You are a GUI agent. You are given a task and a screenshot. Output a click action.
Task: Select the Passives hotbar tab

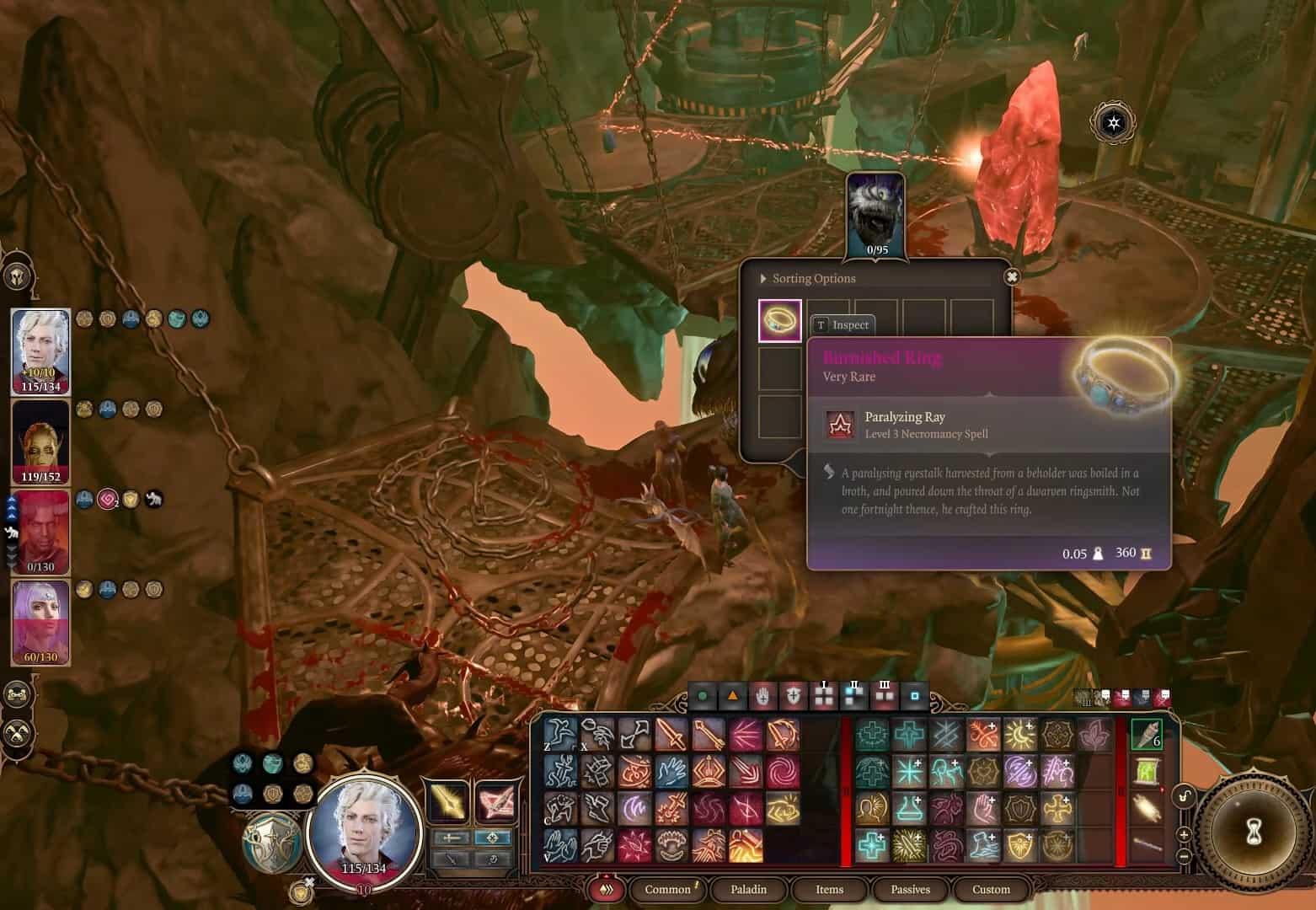[910, 889]
